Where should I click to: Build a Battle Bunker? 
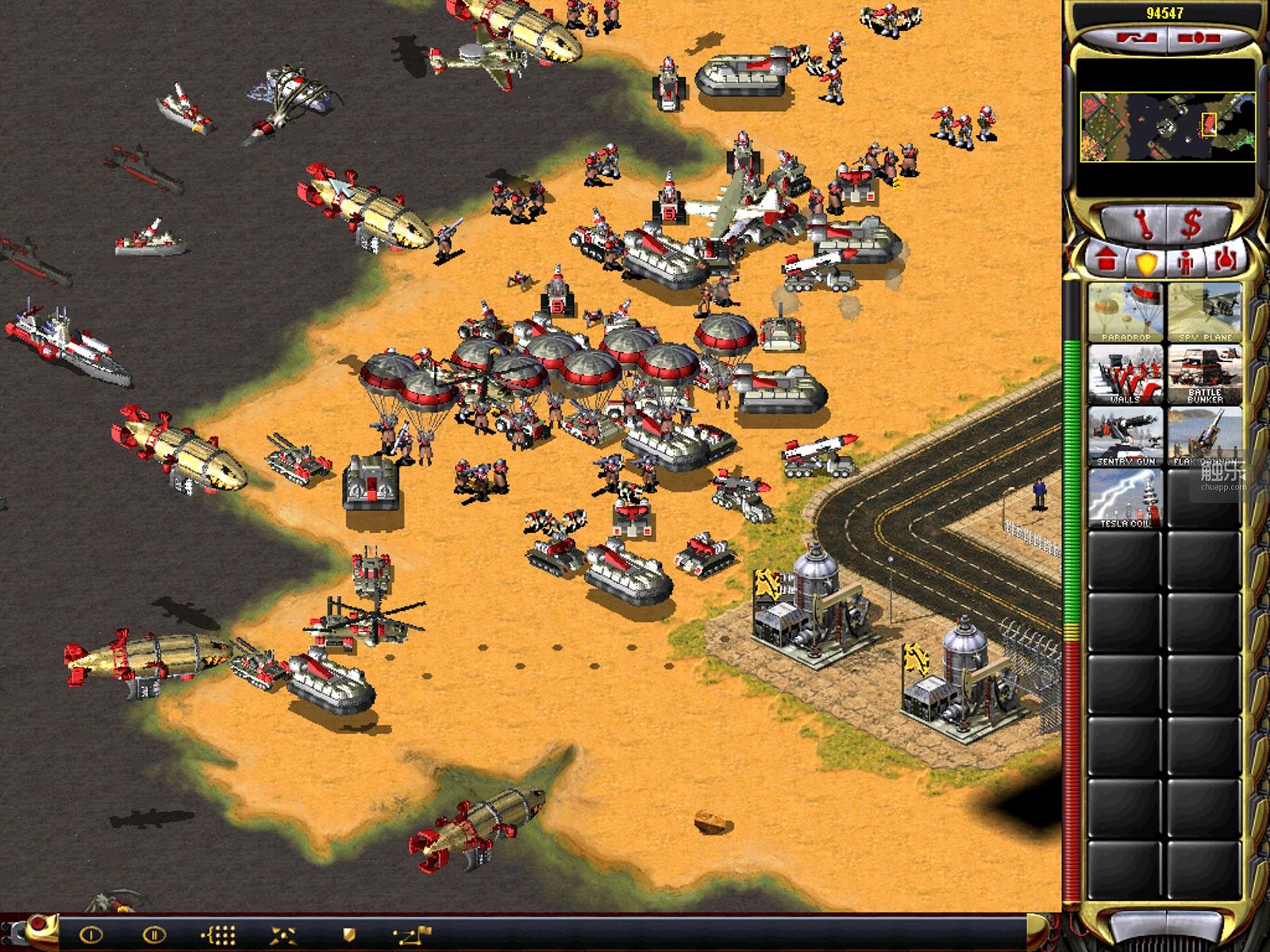click(x=1203, y=374)
